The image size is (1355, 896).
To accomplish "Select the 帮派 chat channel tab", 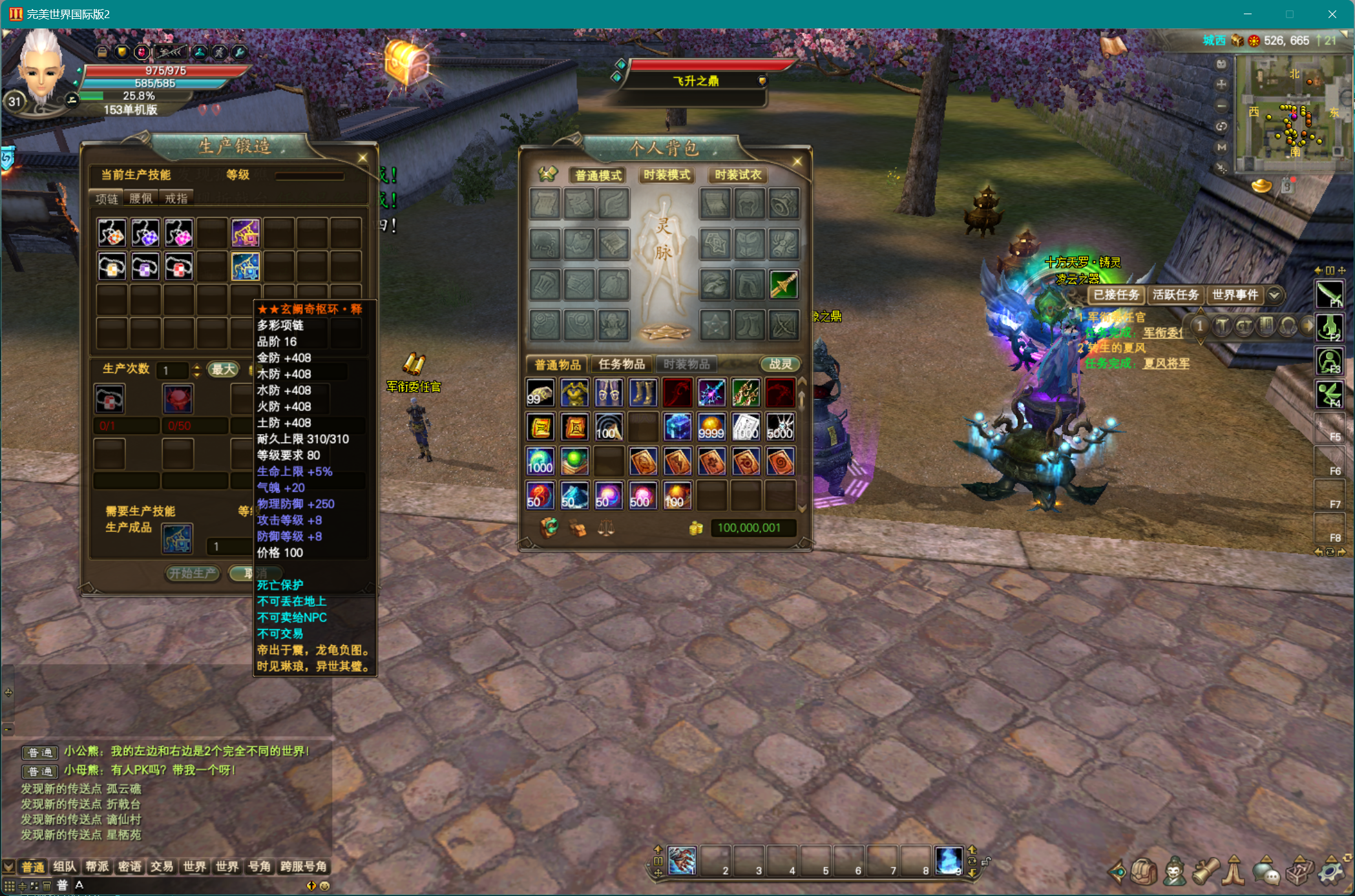I will pyautogui.click(x=97, y=866).
